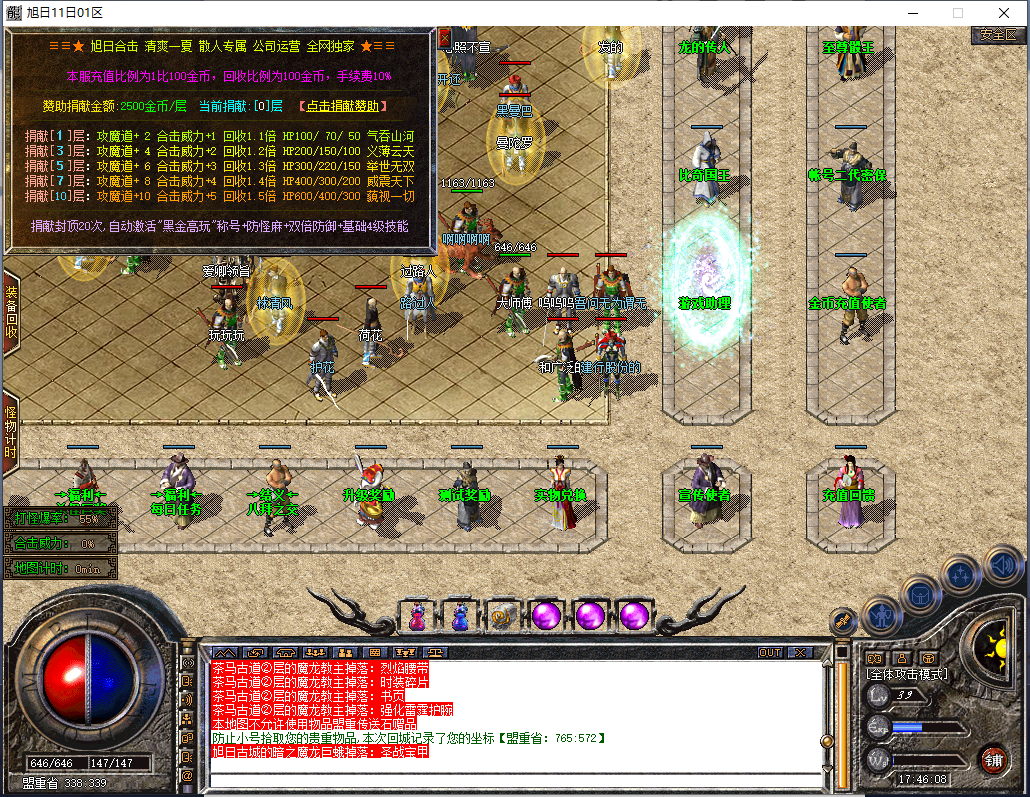Click the 点击捐献赞助 donation link

coord(343,106)
